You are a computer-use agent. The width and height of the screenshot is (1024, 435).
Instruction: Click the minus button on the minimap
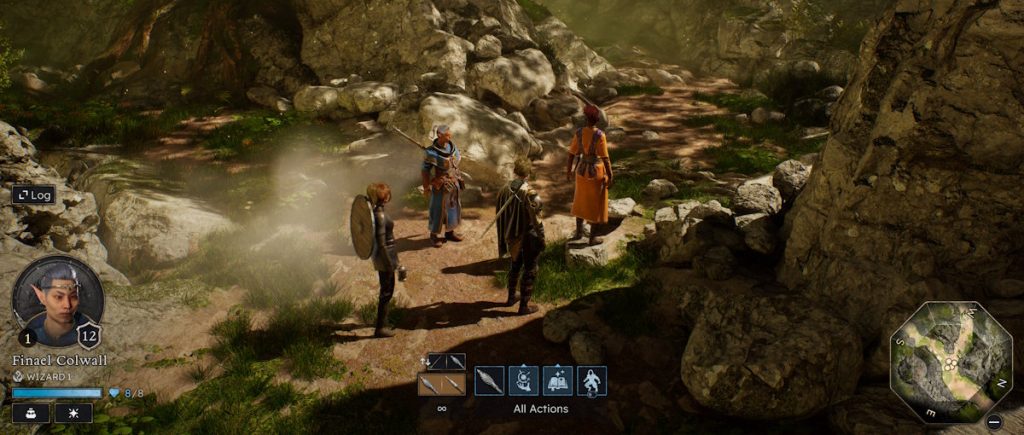pyautogui.click(x=993, y=421)
